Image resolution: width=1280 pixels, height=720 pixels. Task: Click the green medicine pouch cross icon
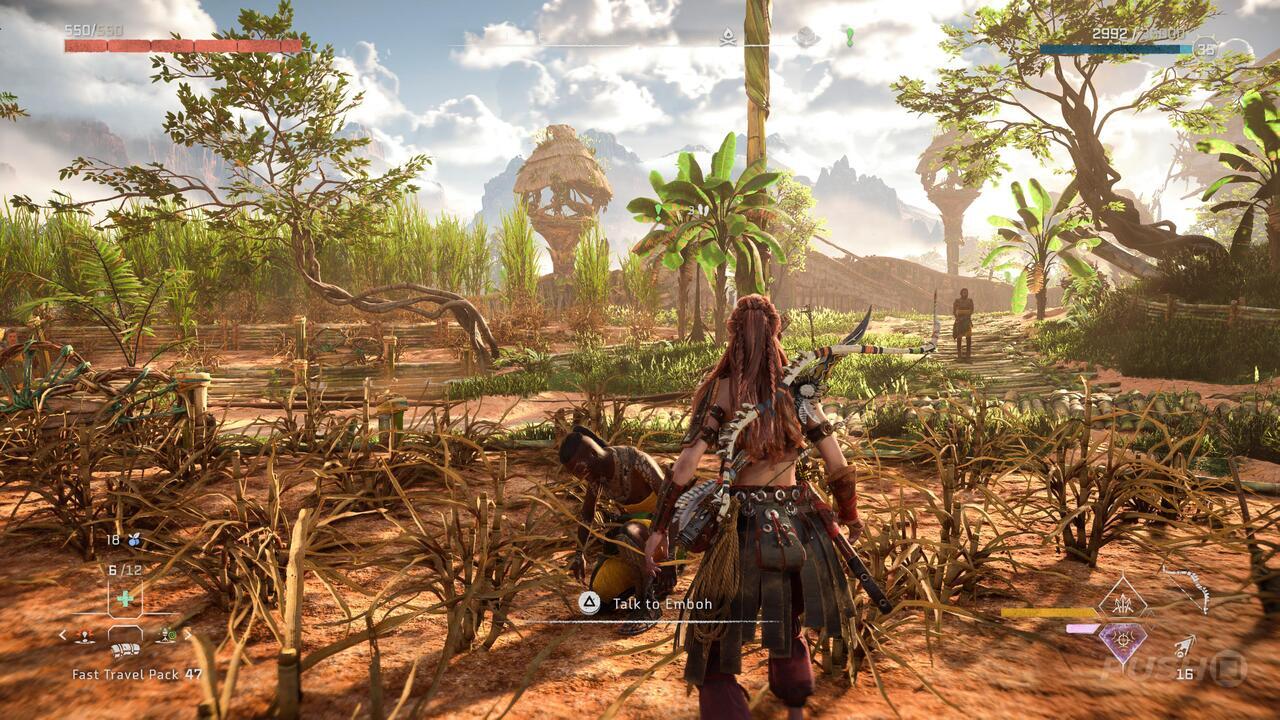[x=125, y=596]
